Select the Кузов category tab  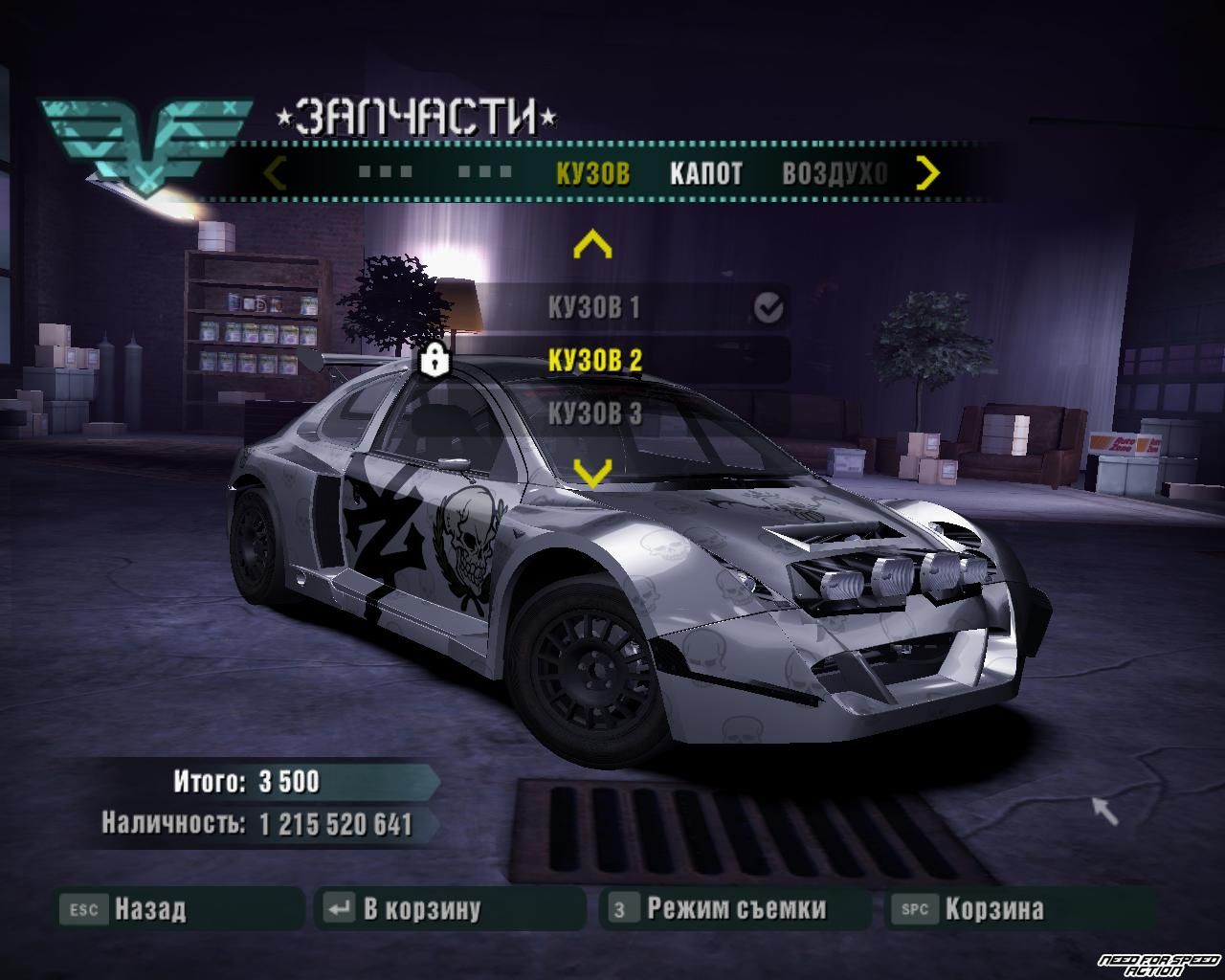tap(592, 173)
